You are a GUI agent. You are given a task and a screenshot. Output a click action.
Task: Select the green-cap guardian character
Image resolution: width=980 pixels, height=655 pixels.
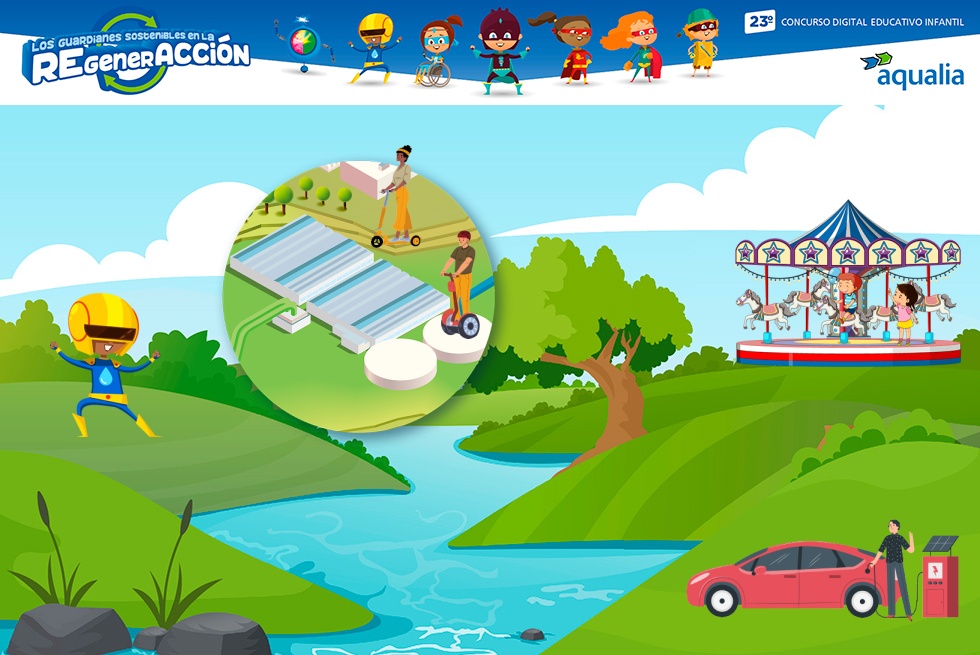[x=701, y=42]
